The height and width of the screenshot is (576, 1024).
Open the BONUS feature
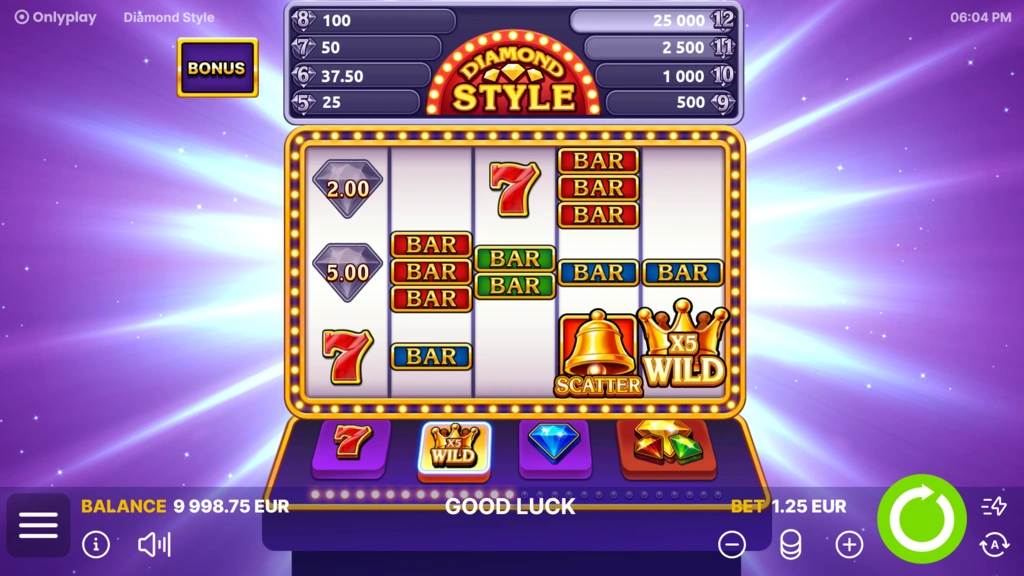[x=217, y=68]
